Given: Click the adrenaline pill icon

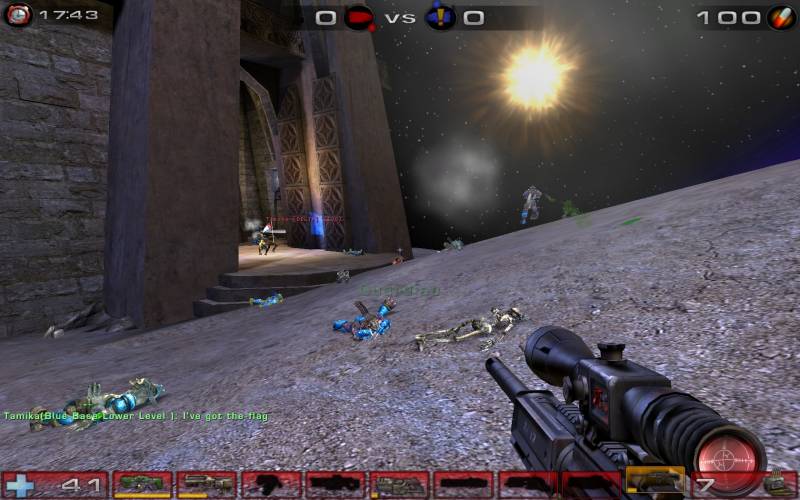Looking at the screenshot, I should point(780,17).
